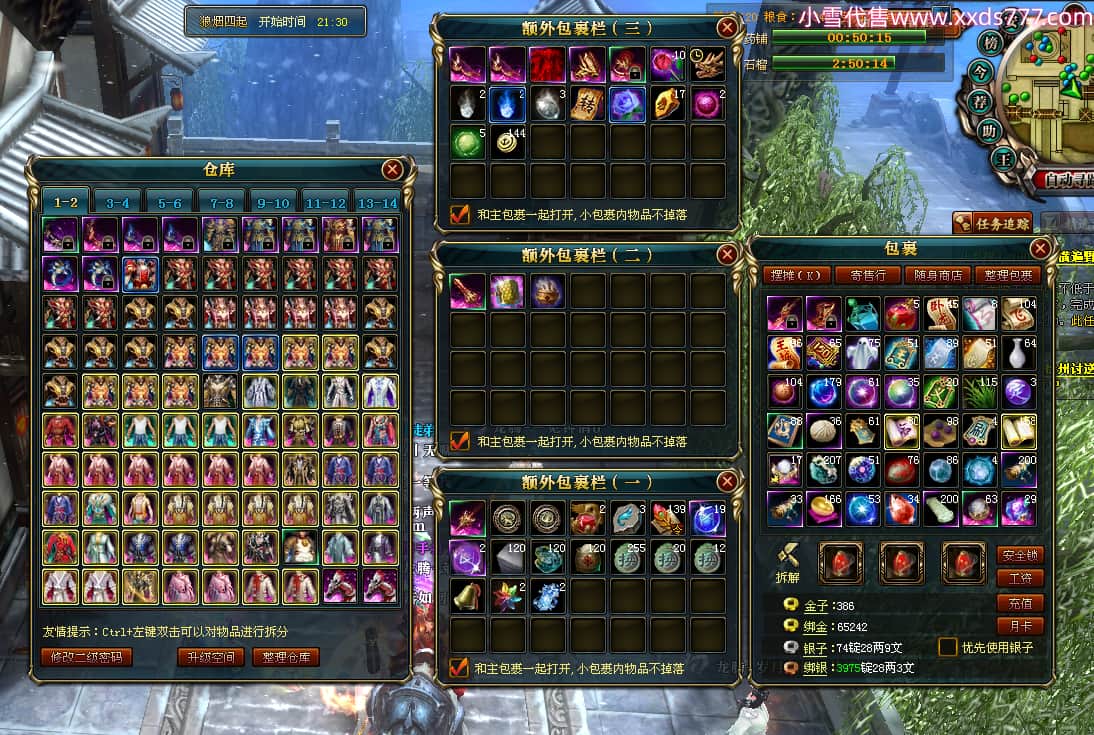Open the 摆摊 stall button
1094x735 pixels.
tap(796, 275)
